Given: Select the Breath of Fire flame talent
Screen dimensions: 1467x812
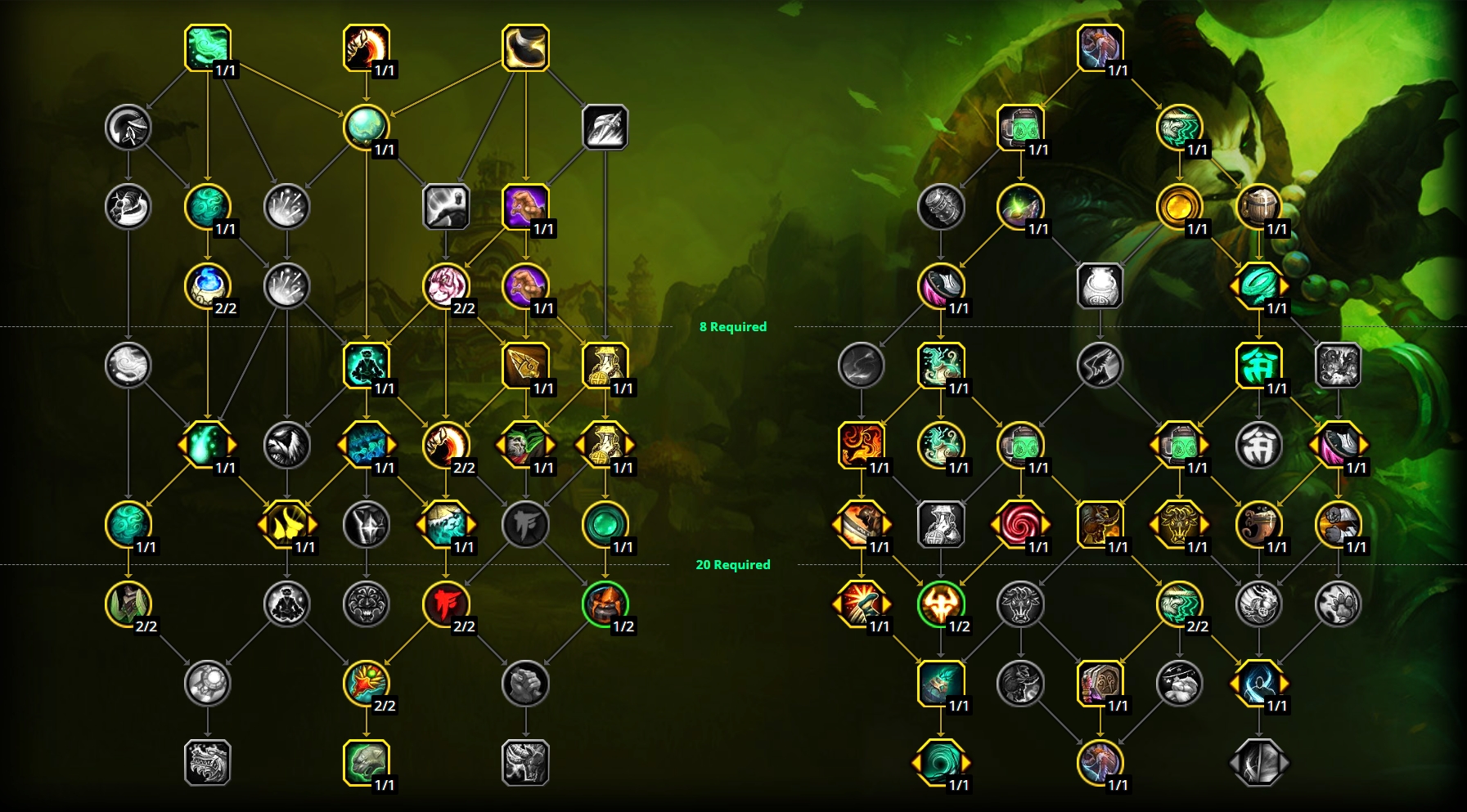Looking at the screenshot, I should (859, 445).
